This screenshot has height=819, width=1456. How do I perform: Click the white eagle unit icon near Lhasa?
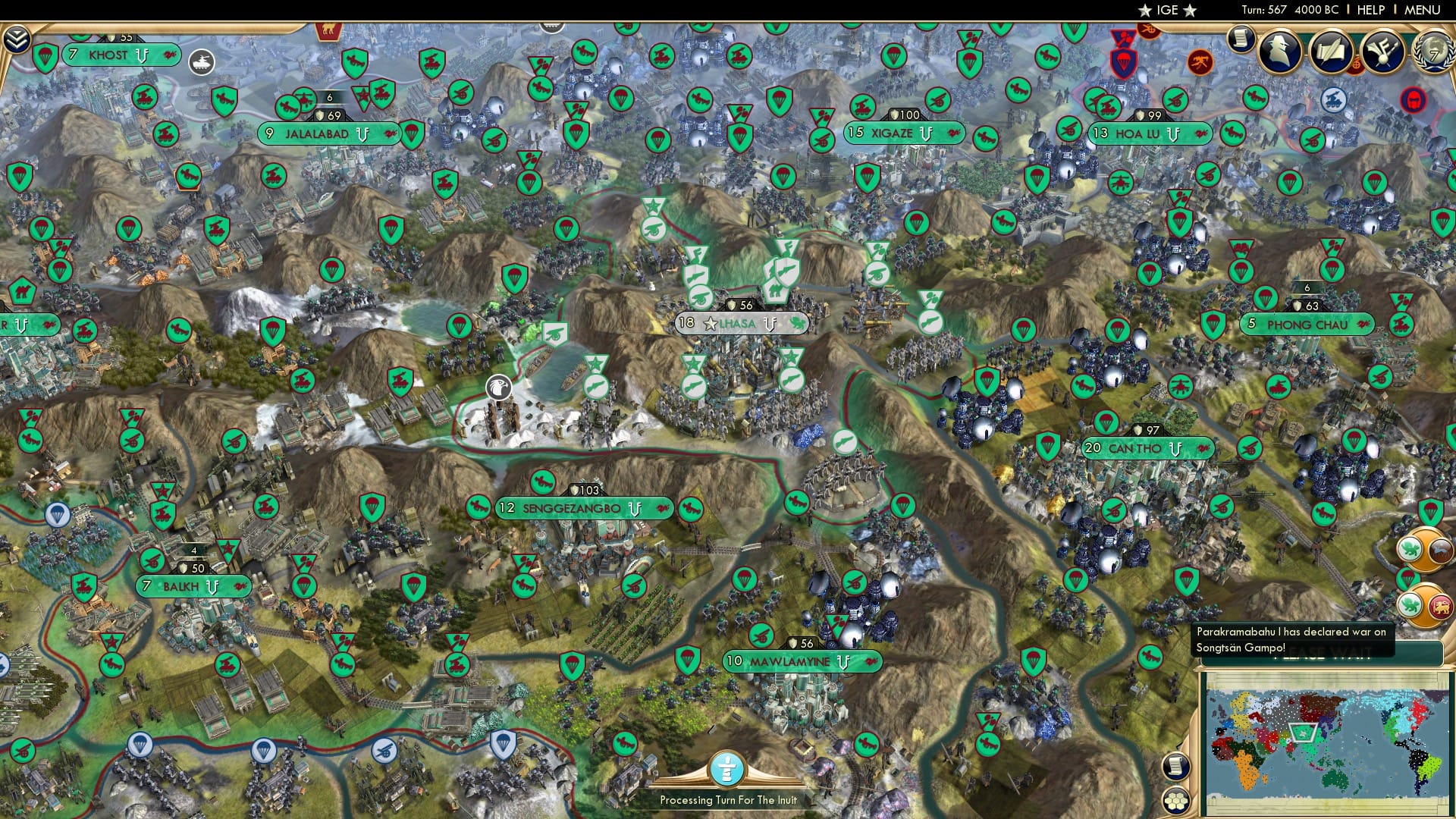point(500,387)
